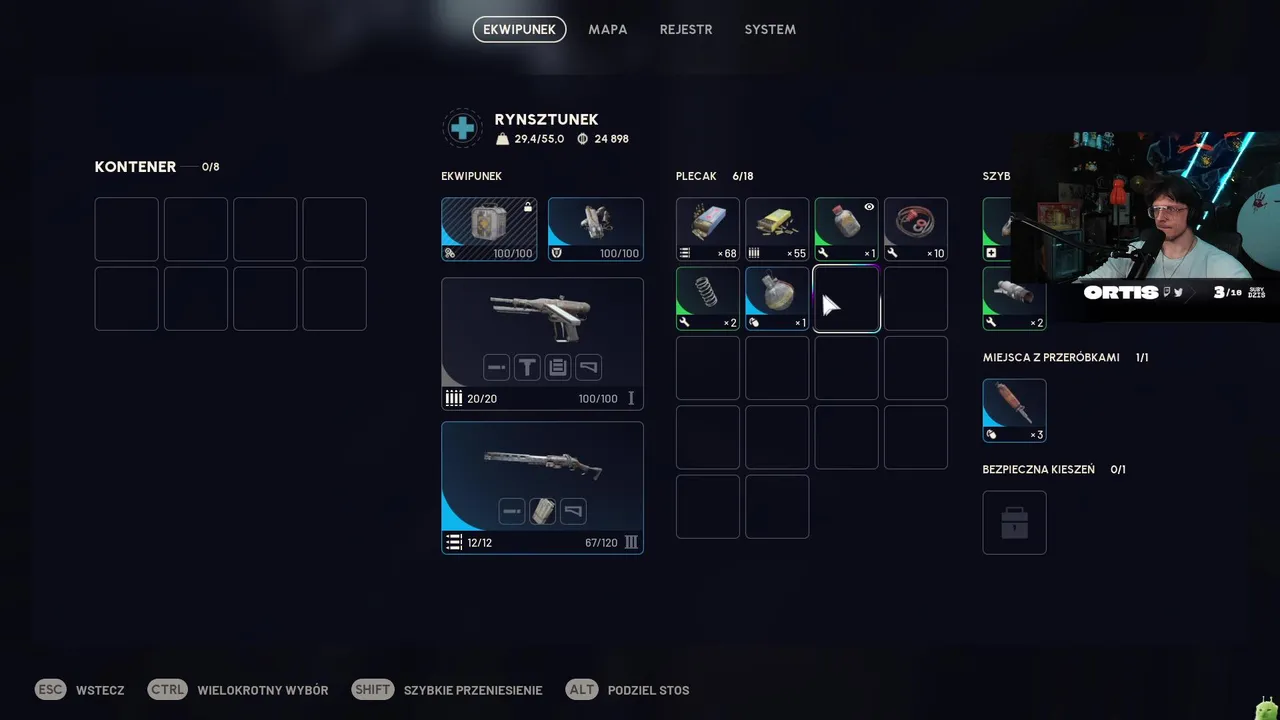
Task: Pick the ammo box stack of 68
Action: tap(708, 229)
